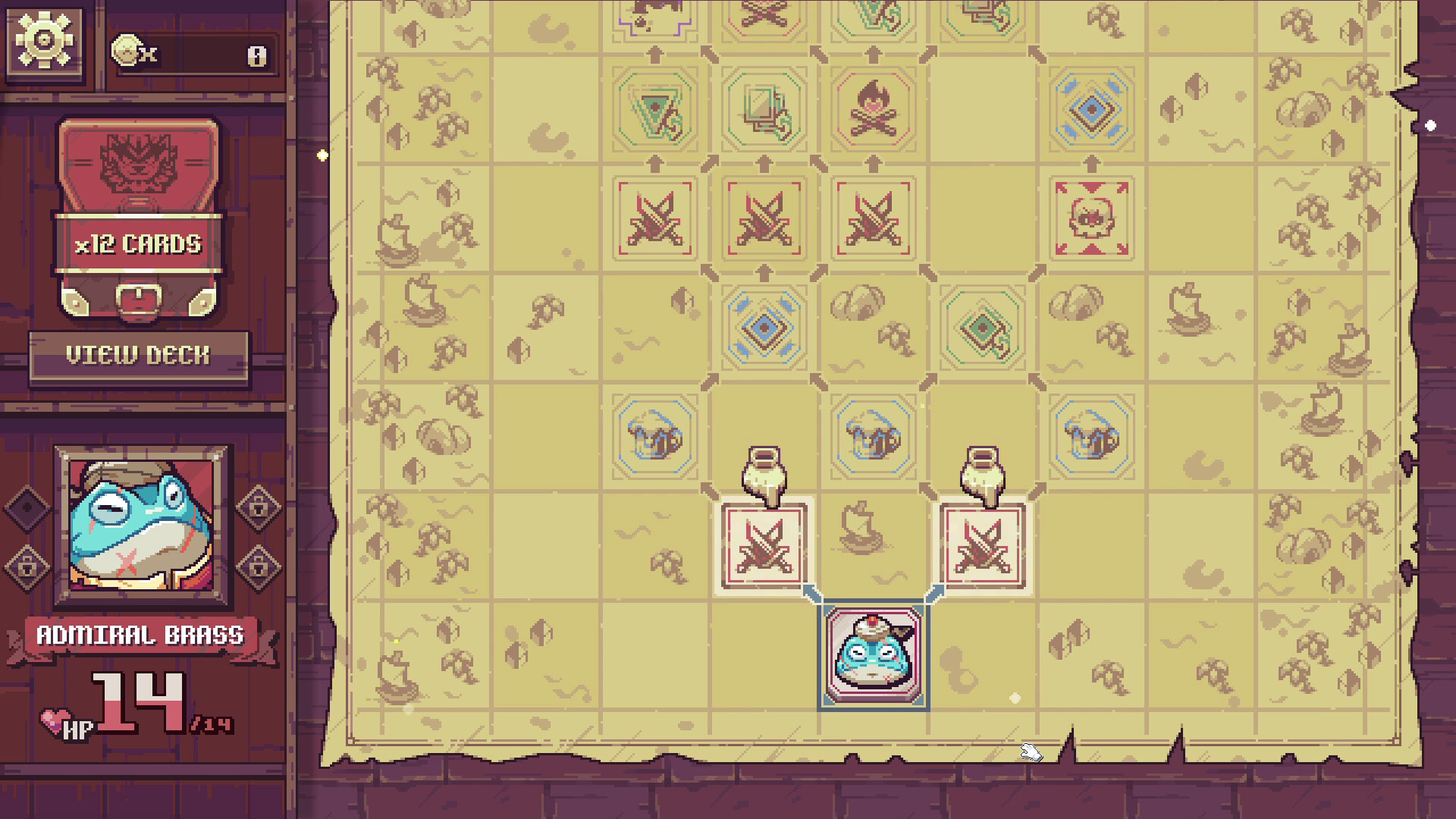Screen dimensions: 1456x819
Task: Click the elite skull encounter node
Action: (x=1092, y=218)
